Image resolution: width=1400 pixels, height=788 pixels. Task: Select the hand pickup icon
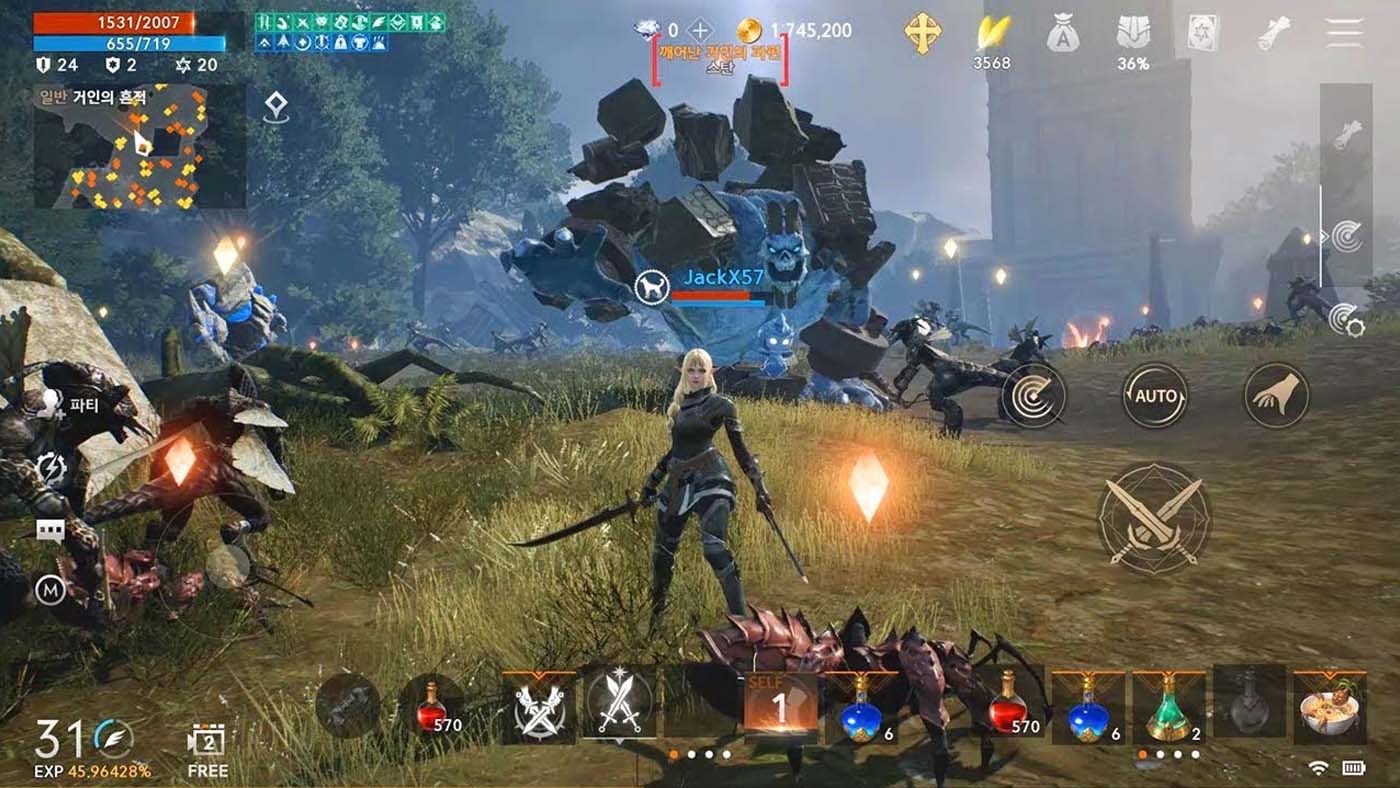click(x=1275, y=395)
